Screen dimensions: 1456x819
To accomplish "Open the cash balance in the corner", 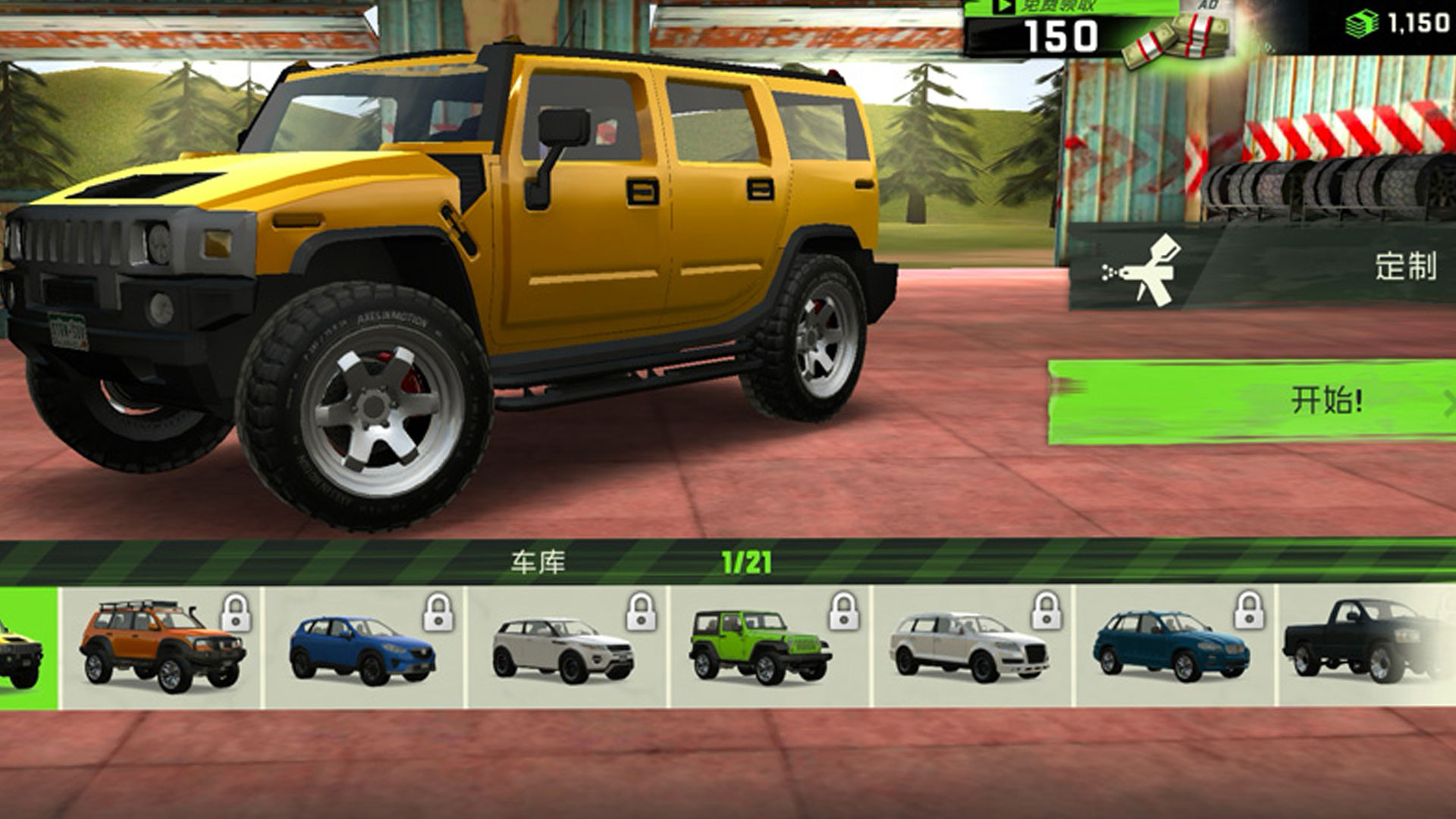I will click(1398, 24).
